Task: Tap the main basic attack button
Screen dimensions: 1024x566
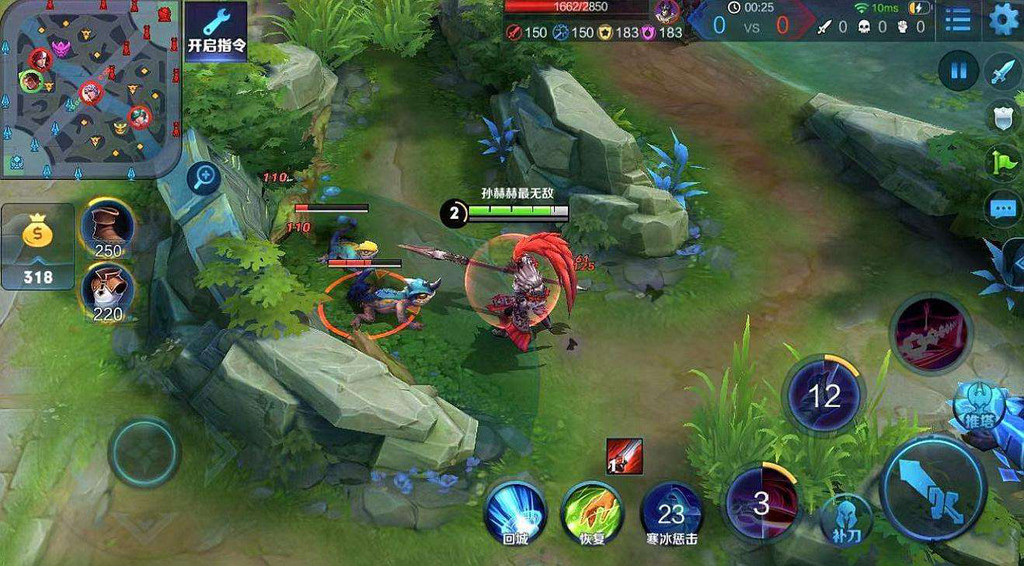Action: click(x=934, y=489)
